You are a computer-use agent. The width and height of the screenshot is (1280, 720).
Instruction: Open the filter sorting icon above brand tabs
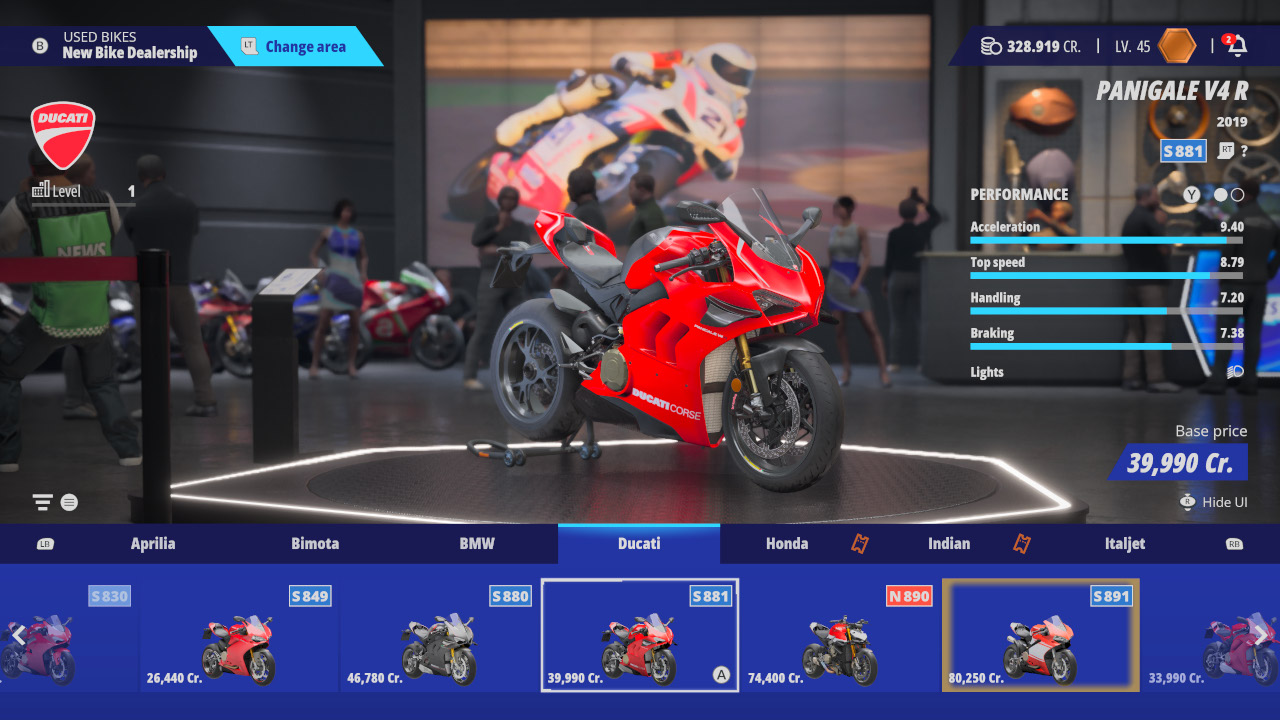coord(42,502)
